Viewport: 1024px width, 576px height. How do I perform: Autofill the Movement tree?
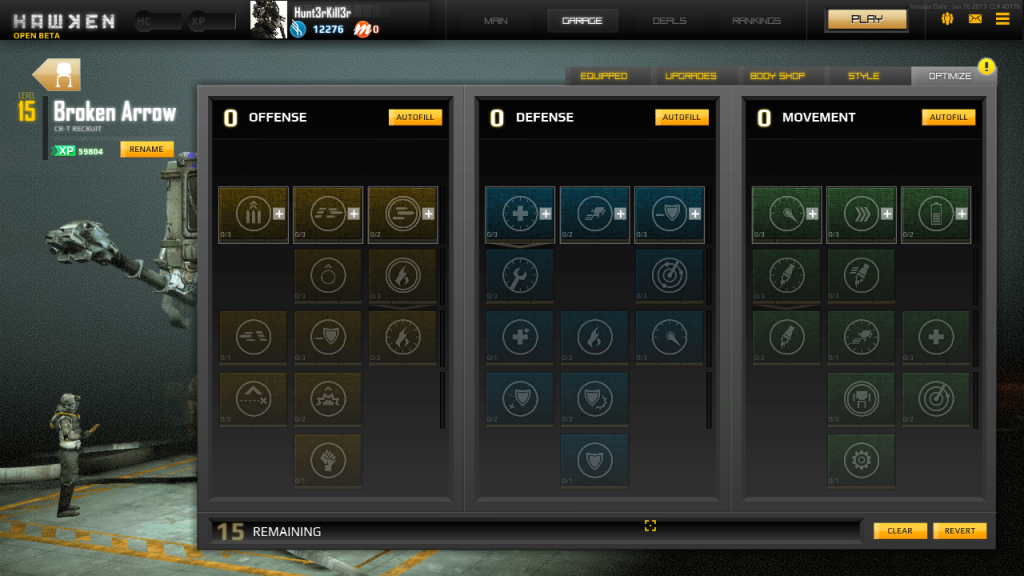(x=948, y=117)
